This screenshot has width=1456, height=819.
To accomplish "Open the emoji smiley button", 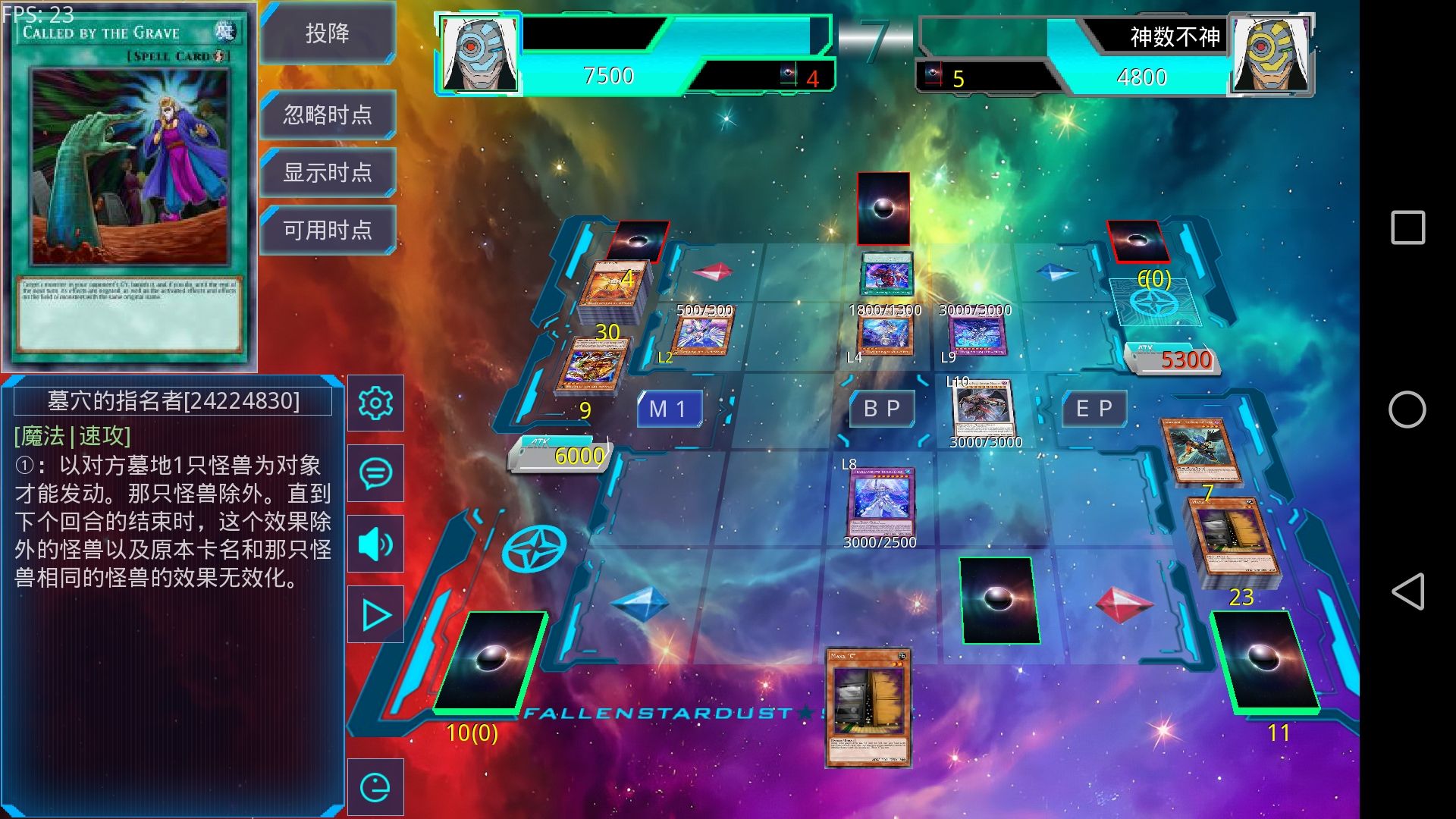I will tap(375, 787).
